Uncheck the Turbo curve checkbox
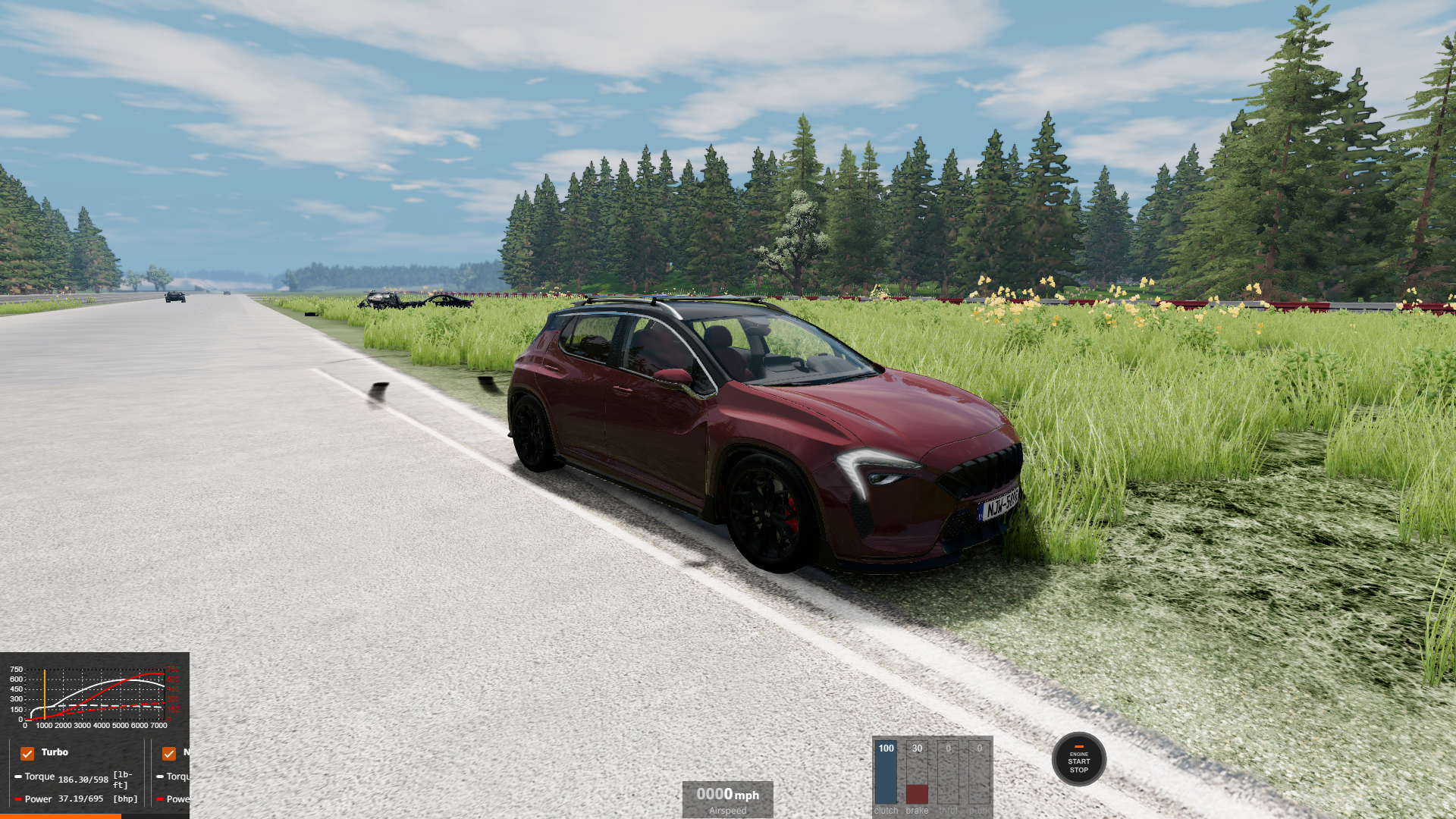 (x=27, y=753)
